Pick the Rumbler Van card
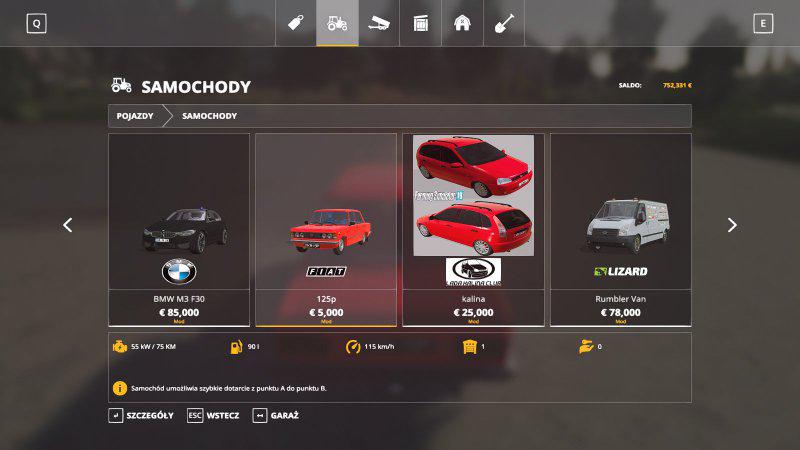 tap(620, 230)
